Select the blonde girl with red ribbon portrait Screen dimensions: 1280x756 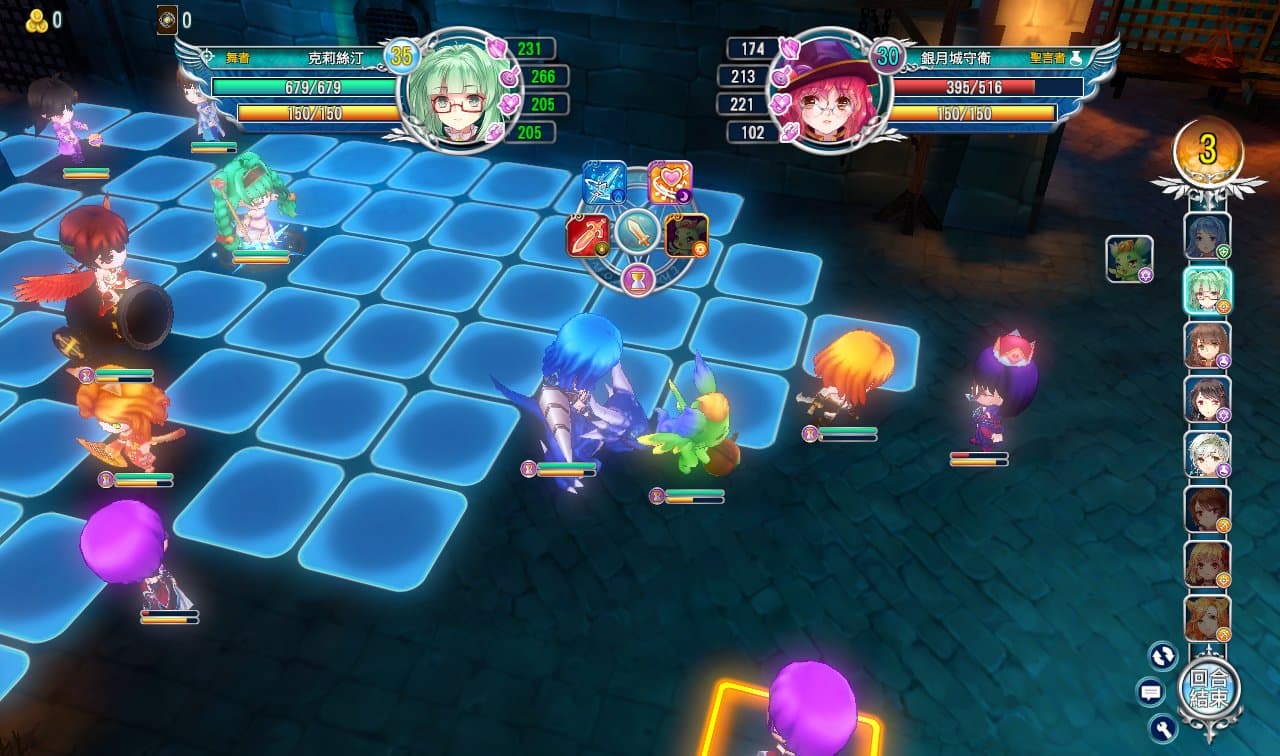click(1207, 564)
